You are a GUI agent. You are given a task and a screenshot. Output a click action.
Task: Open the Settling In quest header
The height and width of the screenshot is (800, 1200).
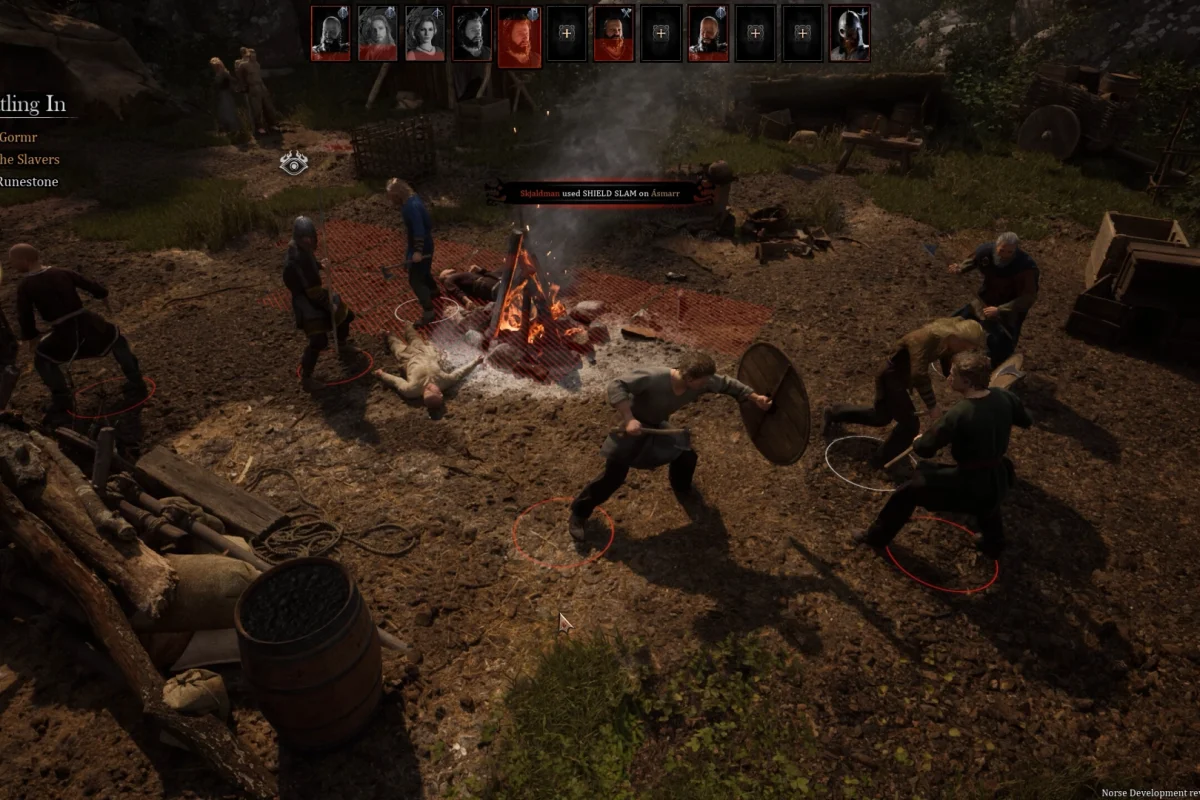[33, 104]
